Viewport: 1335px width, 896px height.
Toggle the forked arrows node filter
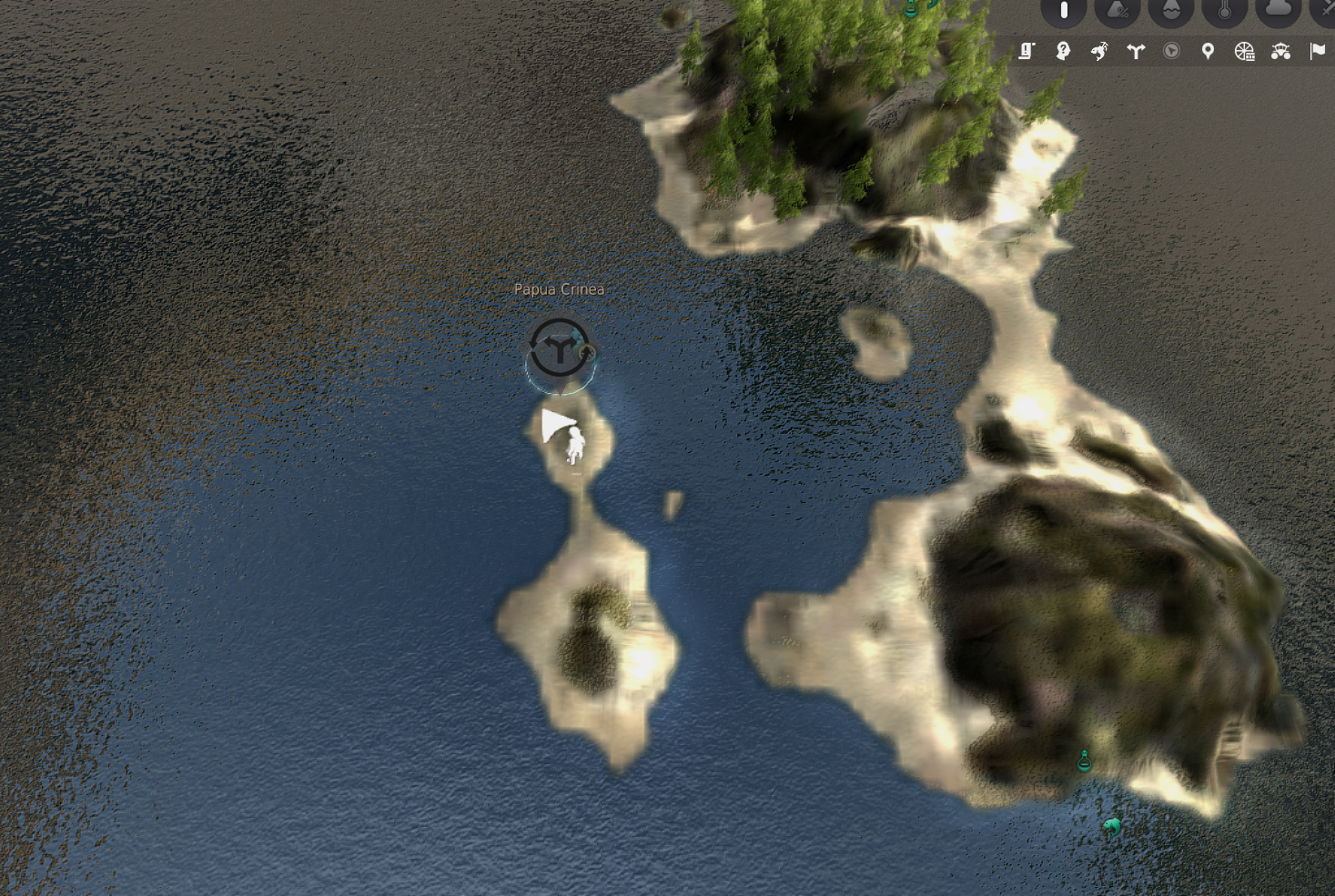point(1136,51)
